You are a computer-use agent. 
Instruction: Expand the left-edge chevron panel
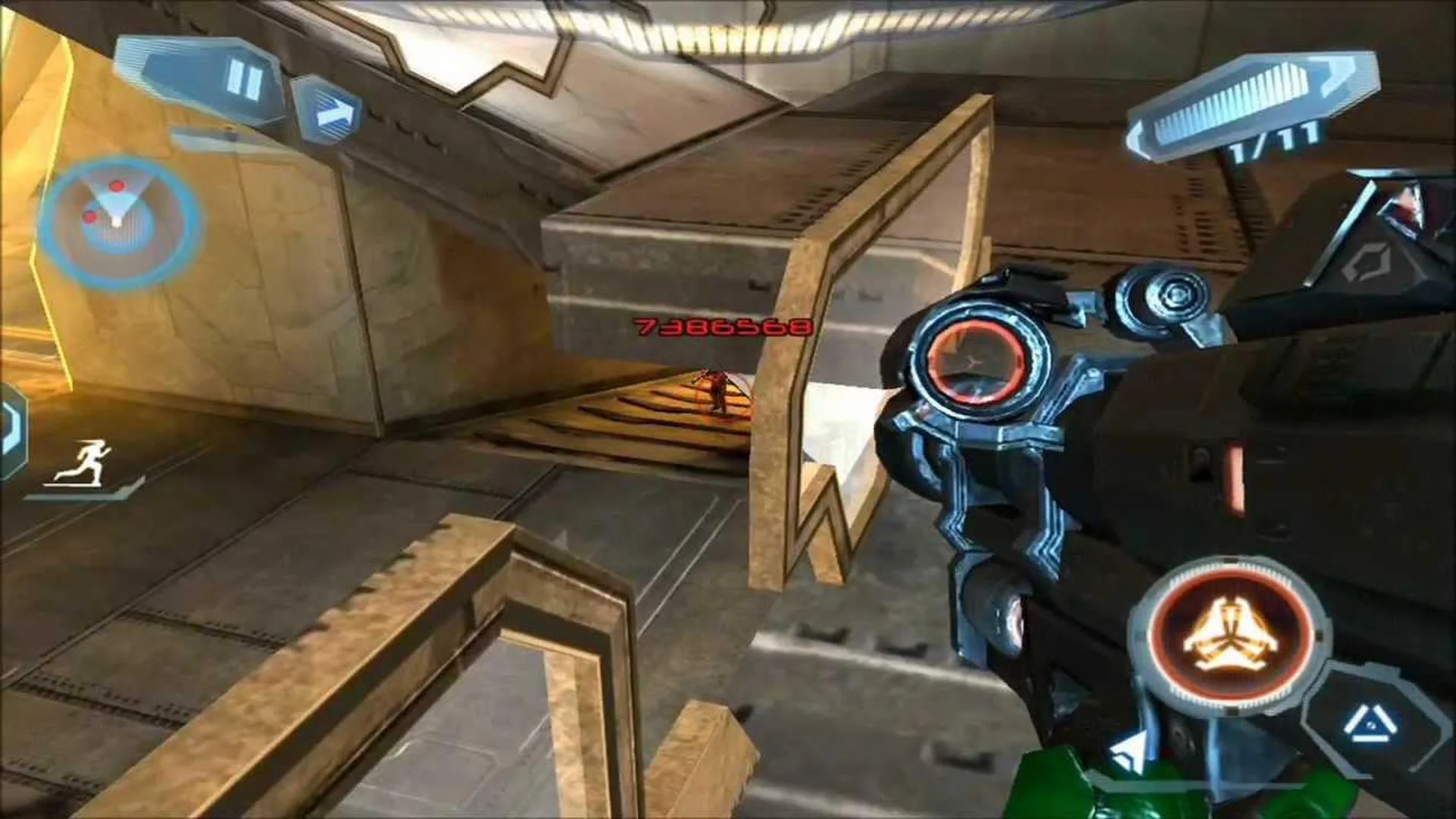[9, 425]
